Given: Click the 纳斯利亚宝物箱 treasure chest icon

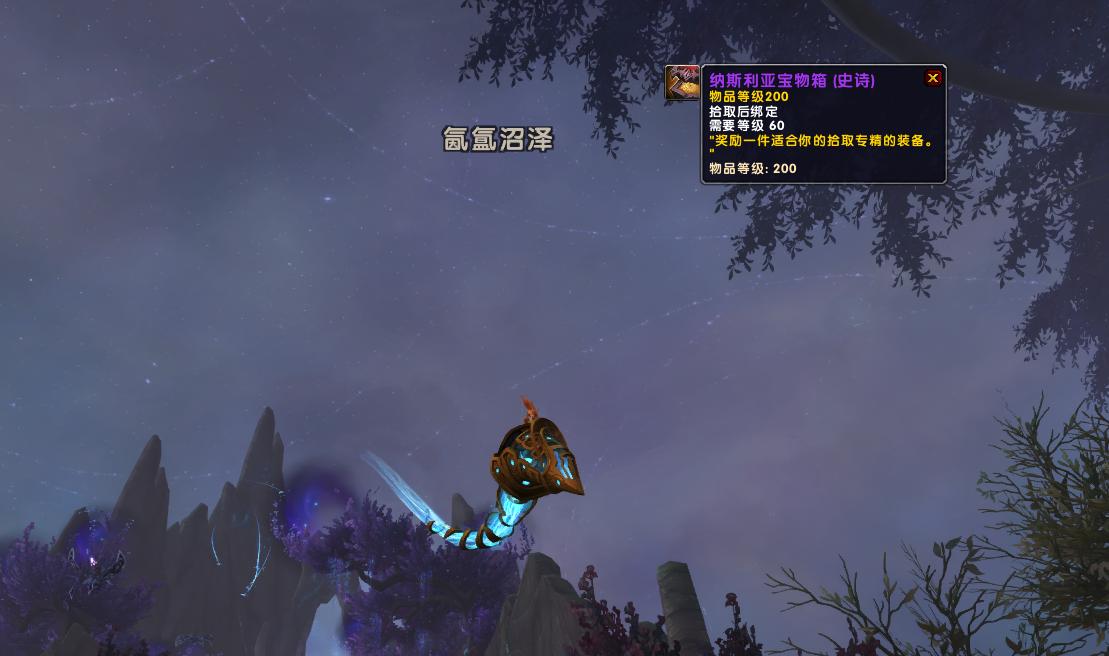Looking at the screenshot, I should pyautogui.click(x=683, y=83).
